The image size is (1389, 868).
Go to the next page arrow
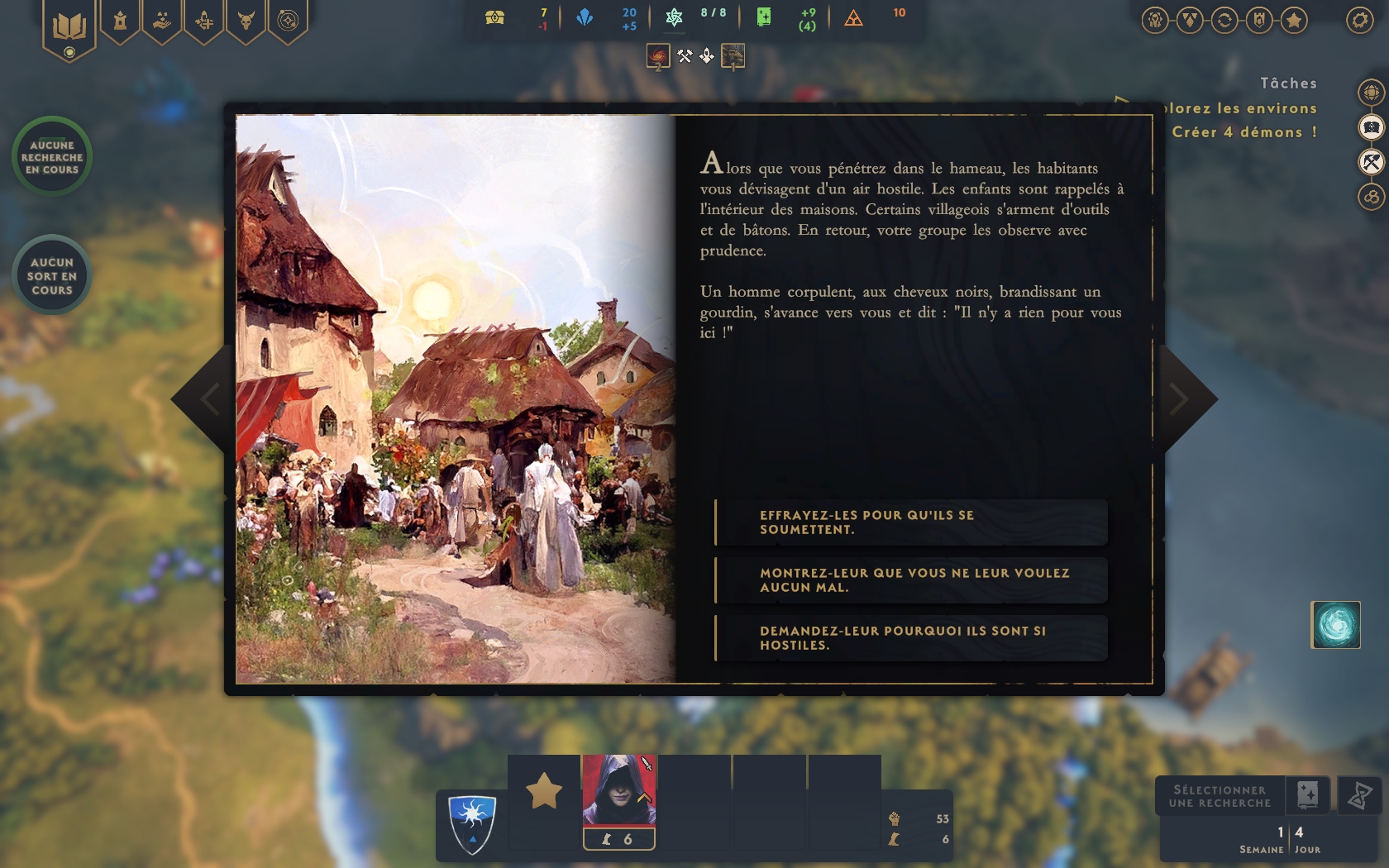coord(1182,399)
